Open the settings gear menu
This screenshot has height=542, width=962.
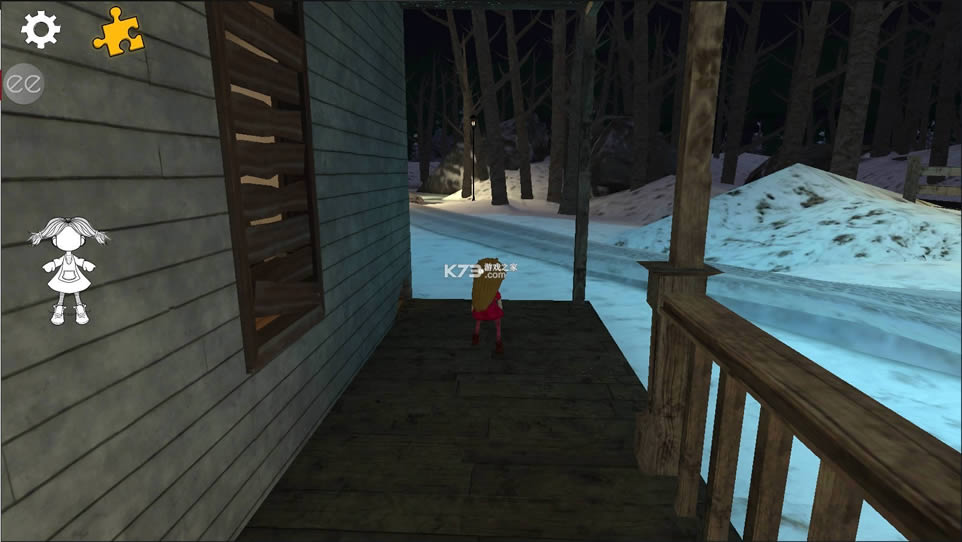click(x=41, y=30)
